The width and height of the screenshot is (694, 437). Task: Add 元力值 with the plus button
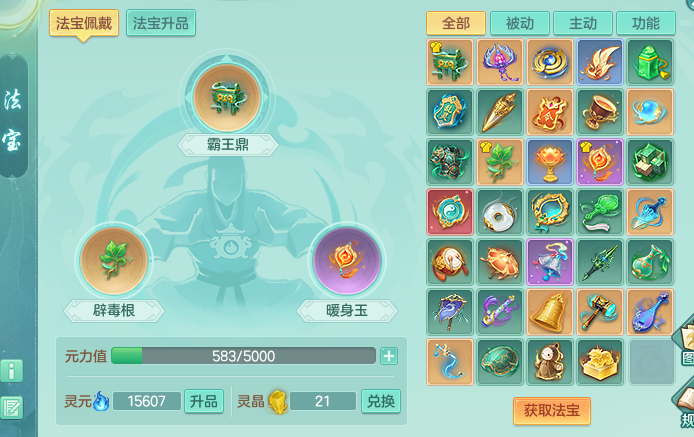coord(389,356)
